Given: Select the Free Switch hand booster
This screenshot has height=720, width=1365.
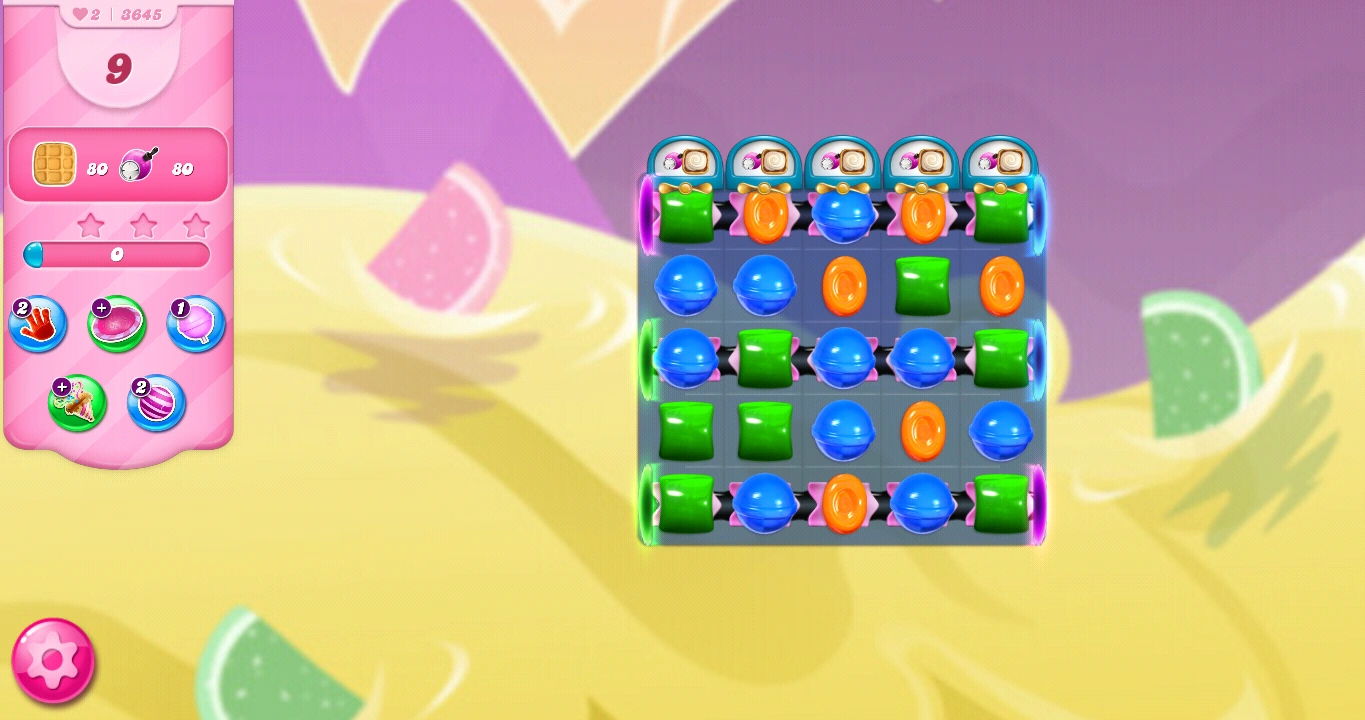Looking at the screenshot, I should pos(37,323).
